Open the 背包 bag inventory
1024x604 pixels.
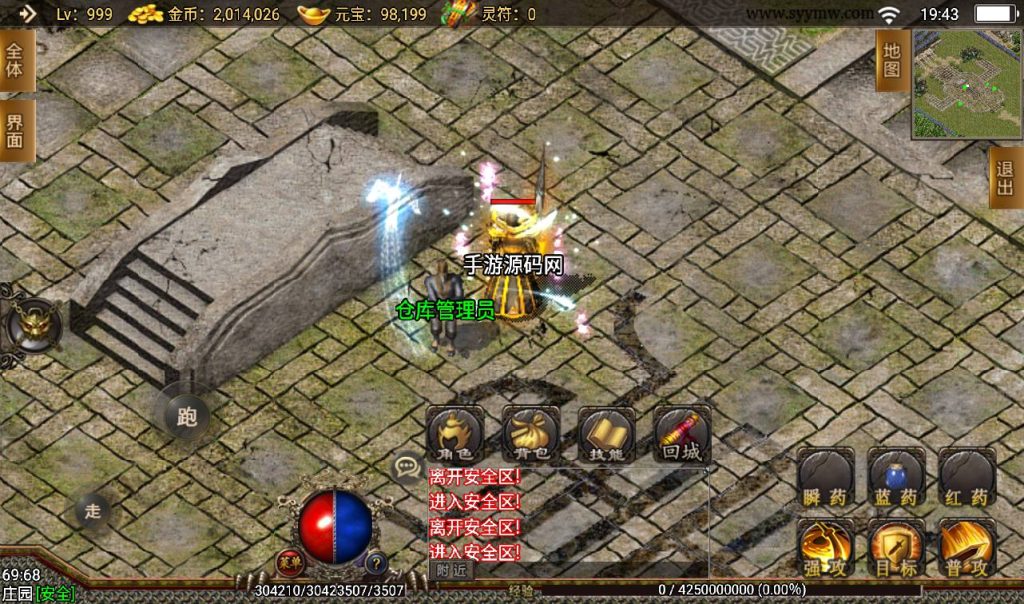pos(530,433)
